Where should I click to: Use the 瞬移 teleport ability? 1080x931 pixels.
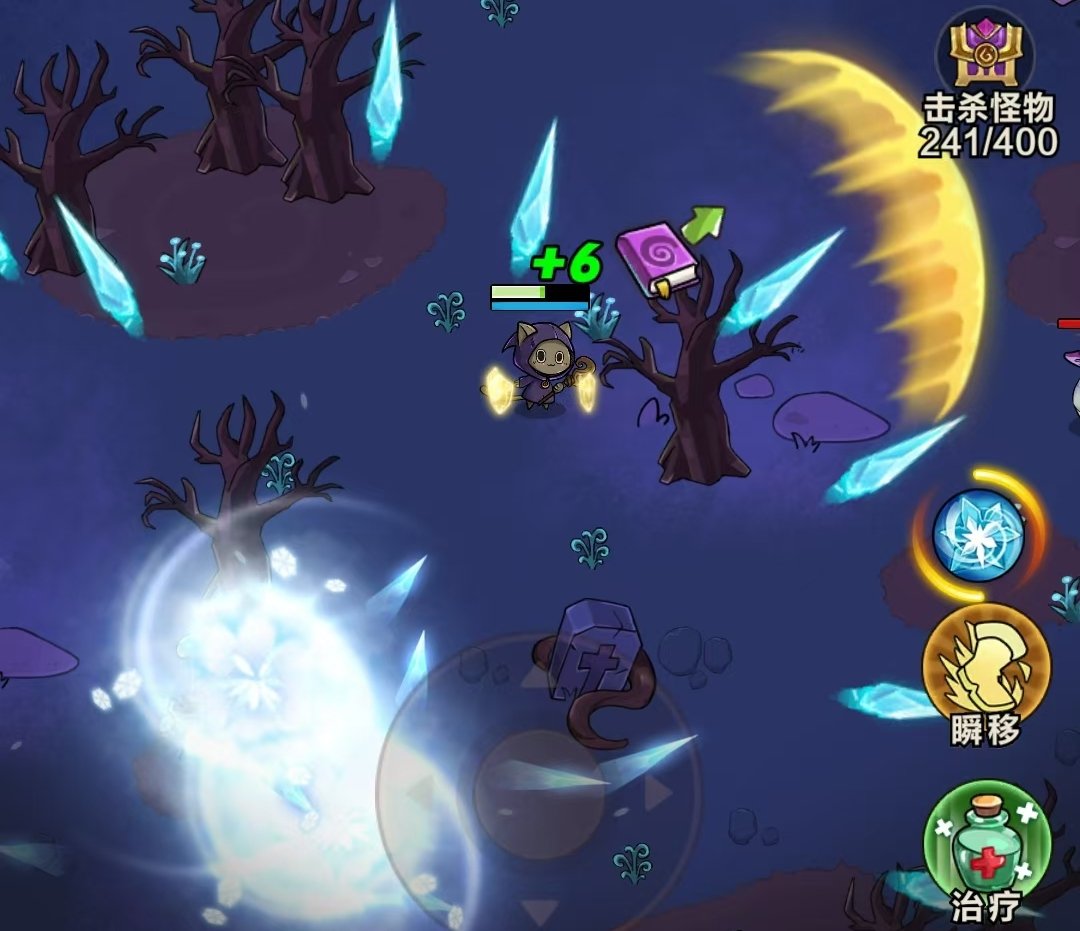(986, 665)
